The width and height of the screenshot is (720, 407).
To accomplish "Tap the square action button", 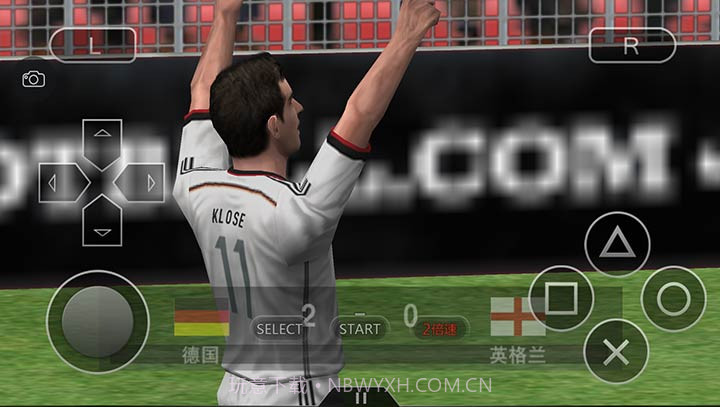I will coord(561,298).
